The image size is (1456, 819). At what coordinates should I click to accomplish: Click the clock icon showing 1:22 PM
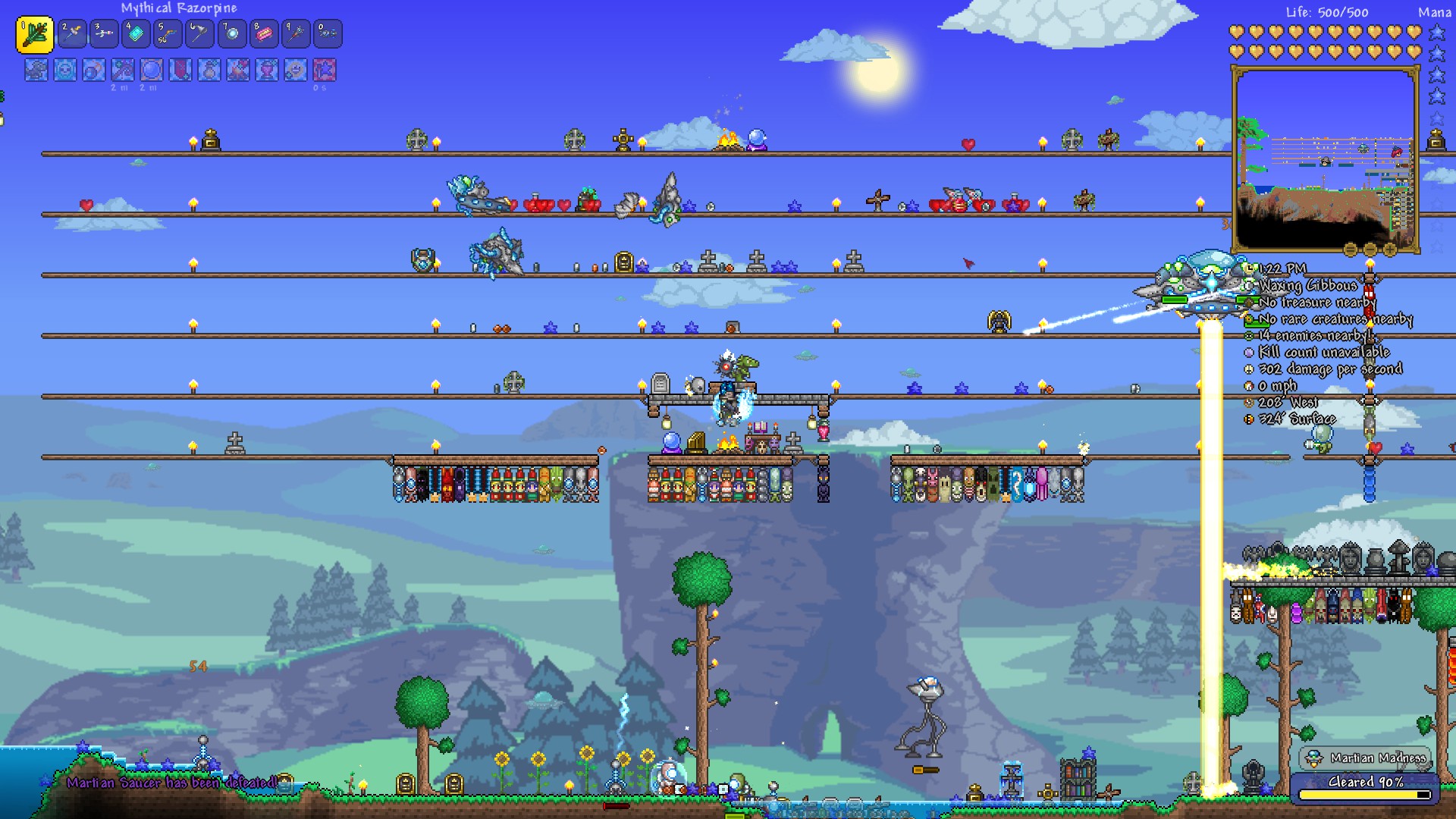pos(1251,269)
